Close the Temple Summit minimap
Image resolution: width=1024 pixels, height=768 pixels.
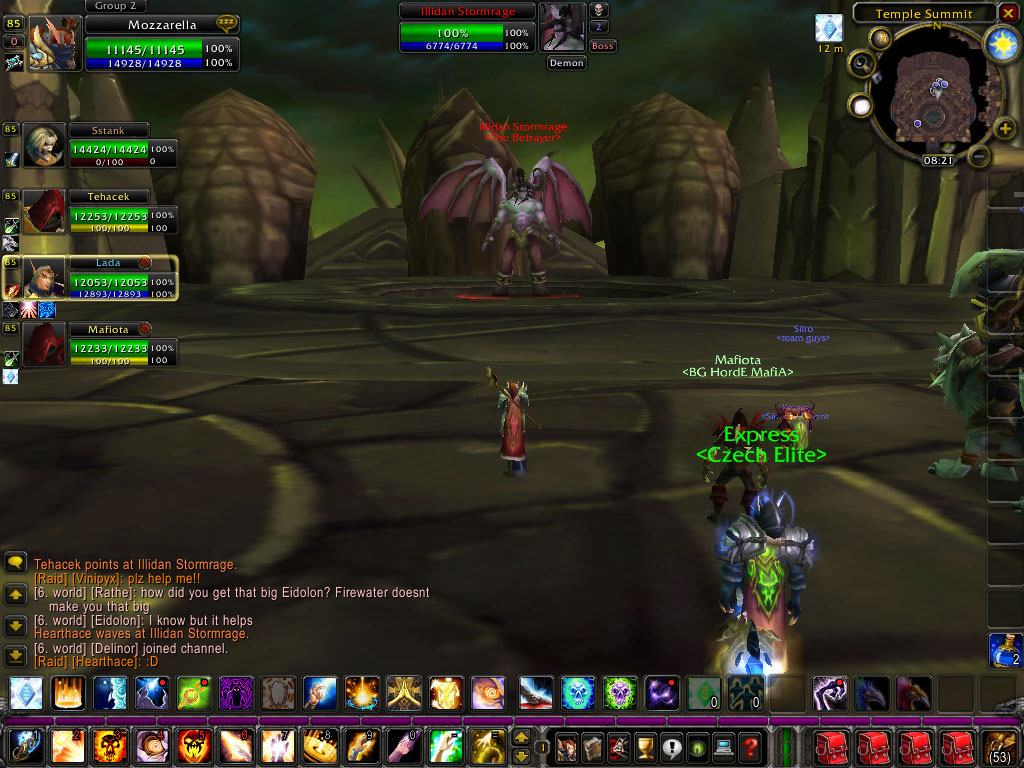(x=1007, y=13)
